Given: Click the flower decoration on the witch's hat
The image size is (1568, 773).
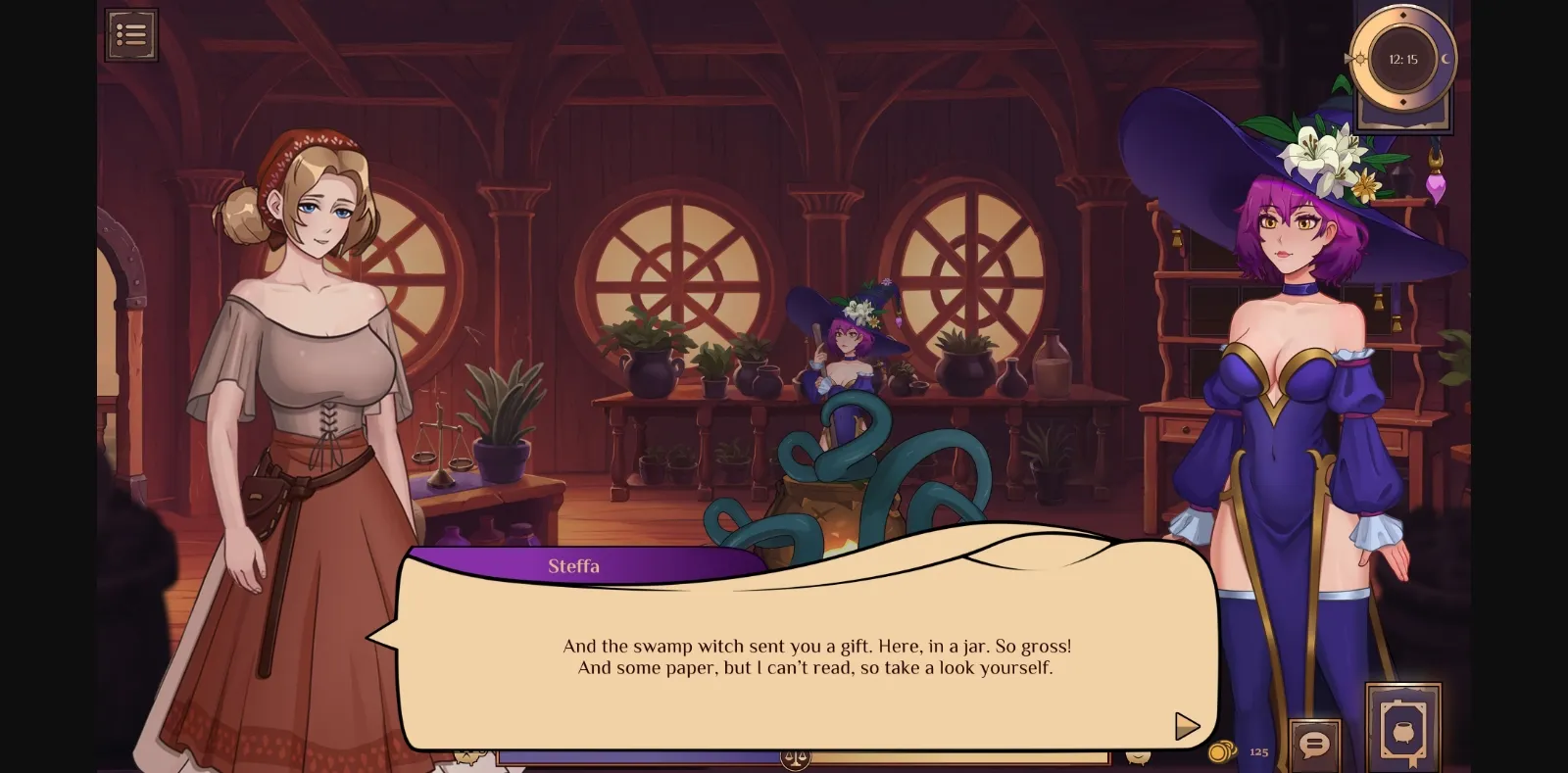Looking at the screenshot, I should [1318, 152].
